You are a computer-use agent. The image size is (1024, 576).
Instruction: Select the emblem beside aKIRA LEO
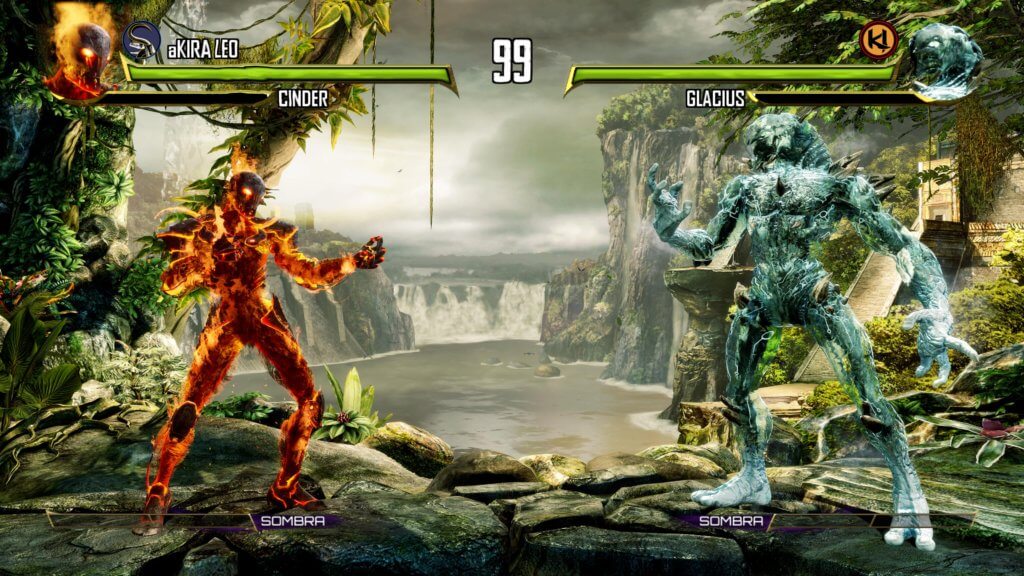point(141,40)
